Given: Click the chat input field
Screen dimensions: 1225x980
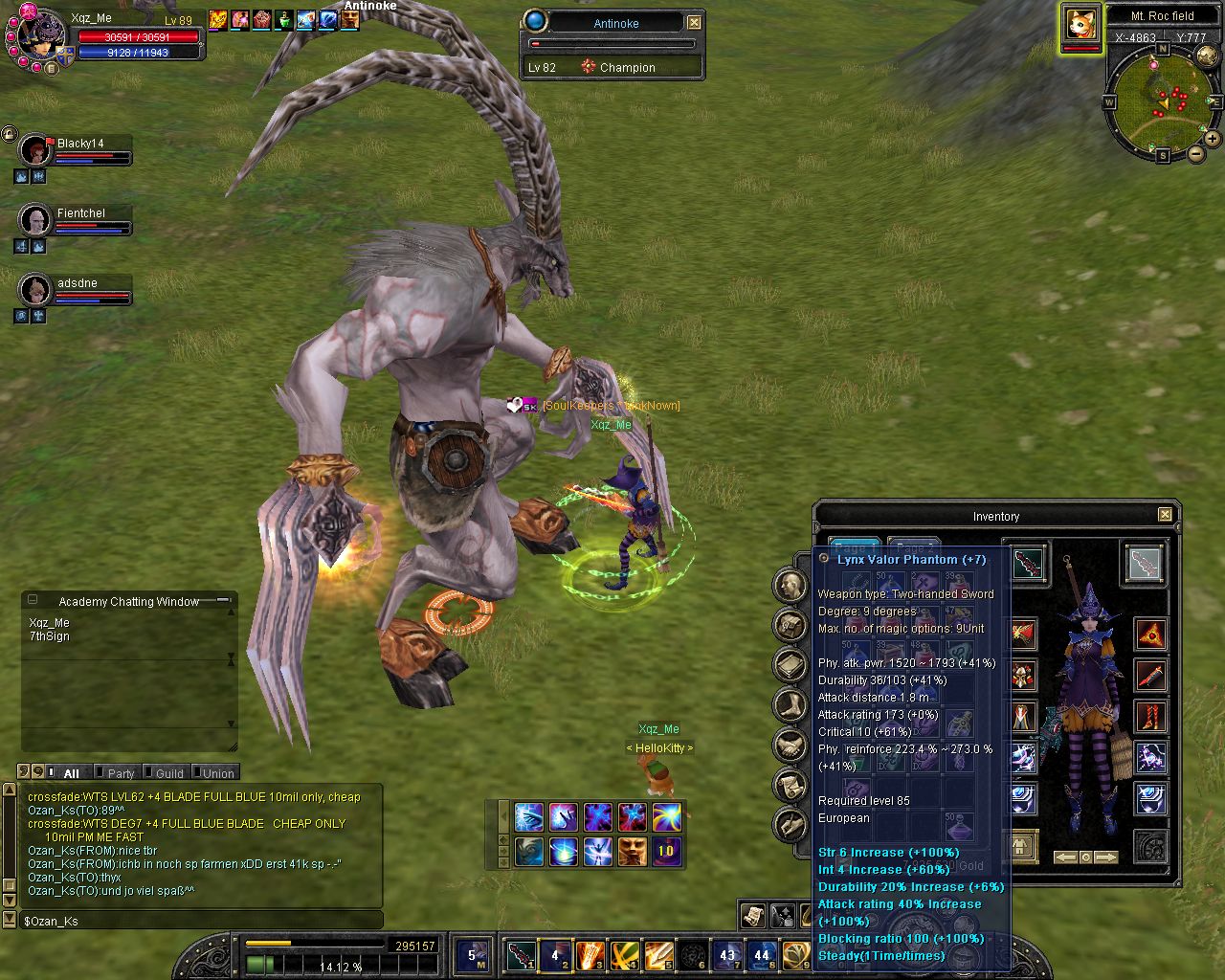Looking at the screenshot, I should [201, 921].
